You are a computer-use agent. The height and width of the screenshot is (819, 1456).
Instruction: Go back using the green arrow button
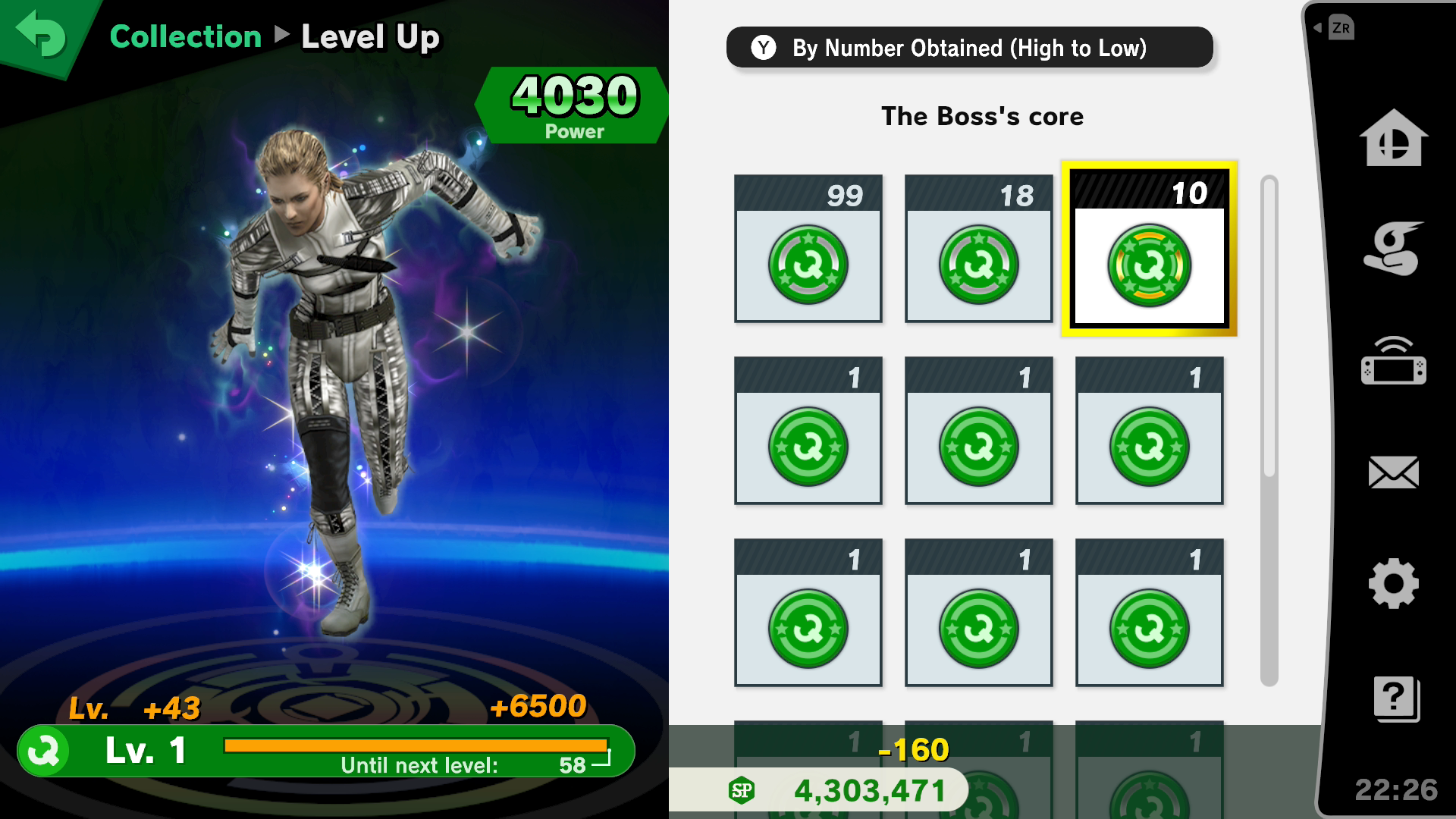tap(41, 34)
